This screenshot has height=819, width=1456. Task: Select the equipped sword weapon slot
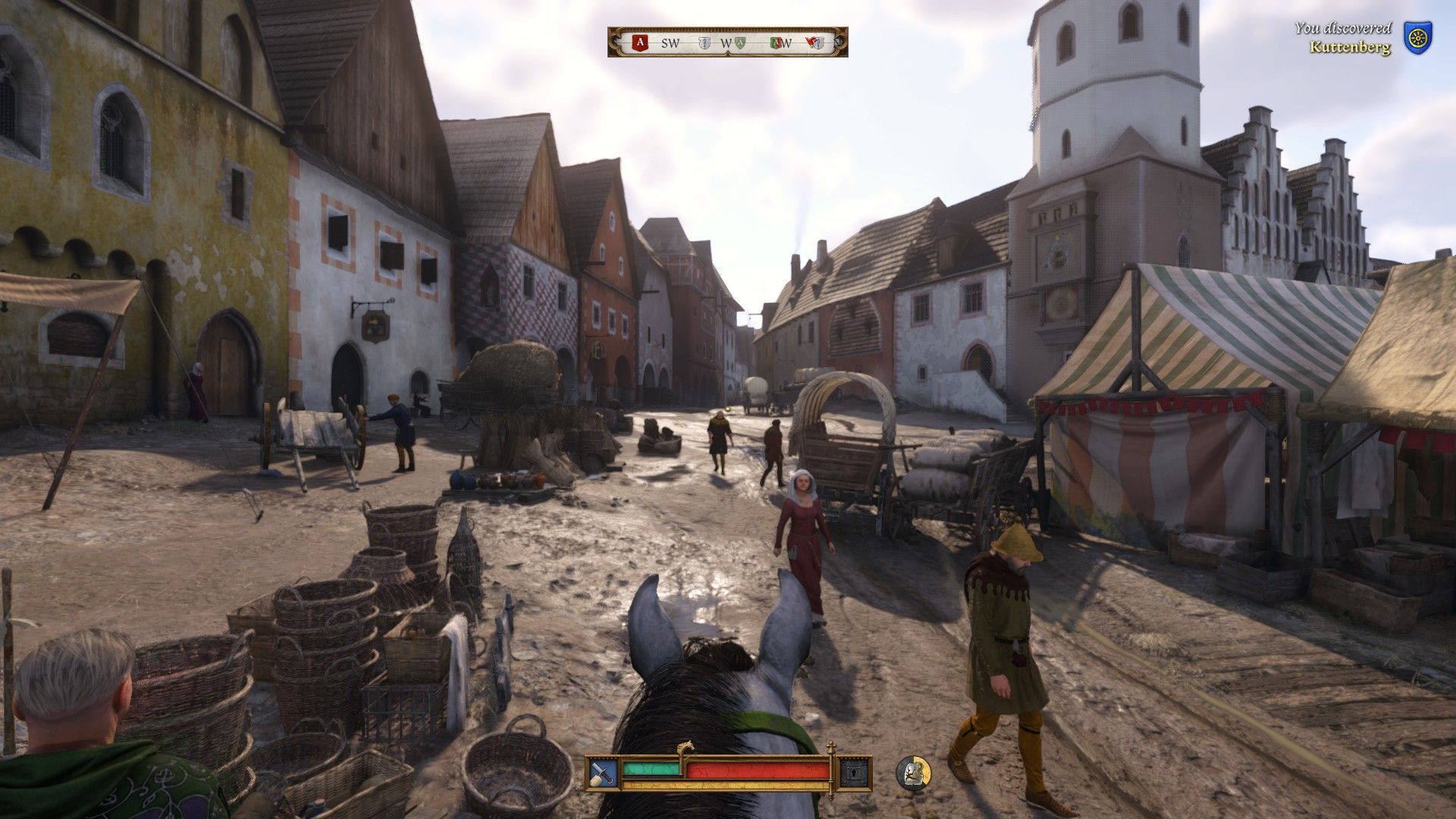(604, 773)
